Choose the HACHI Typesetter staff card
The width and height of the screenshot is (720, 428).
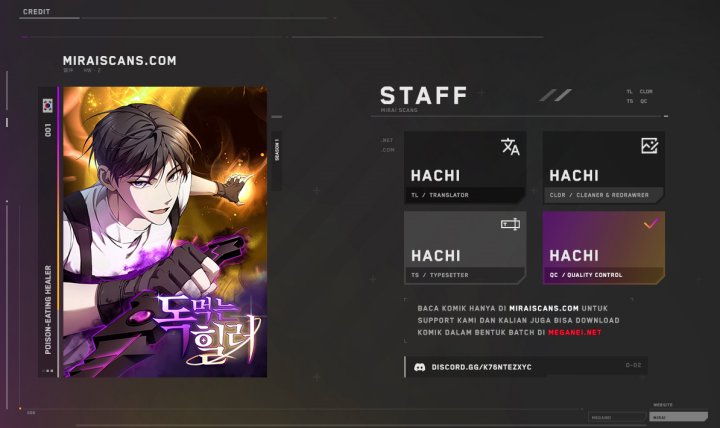click(465, 247)
